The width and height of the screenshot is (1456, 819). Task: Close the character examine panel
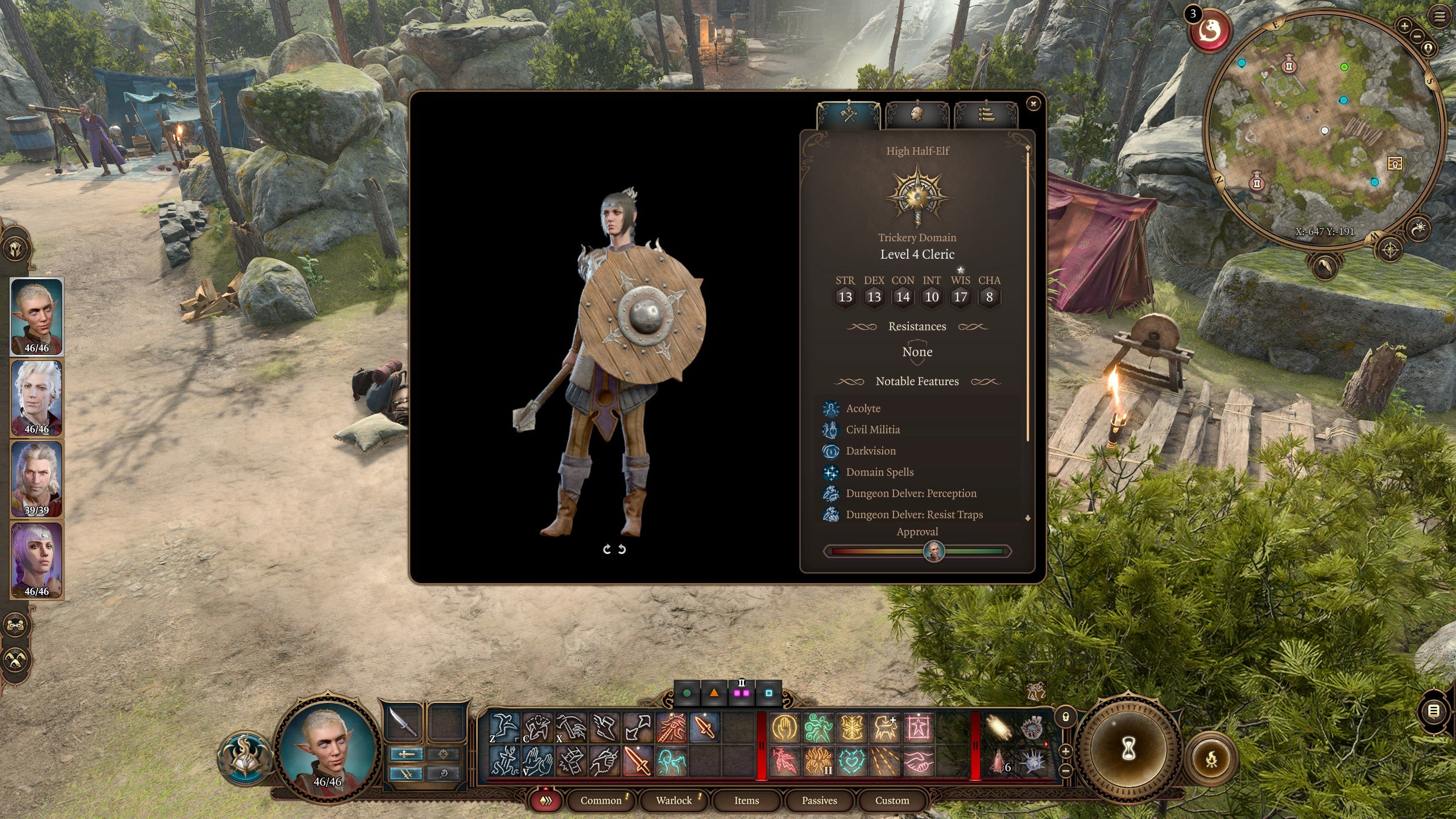1033,104
